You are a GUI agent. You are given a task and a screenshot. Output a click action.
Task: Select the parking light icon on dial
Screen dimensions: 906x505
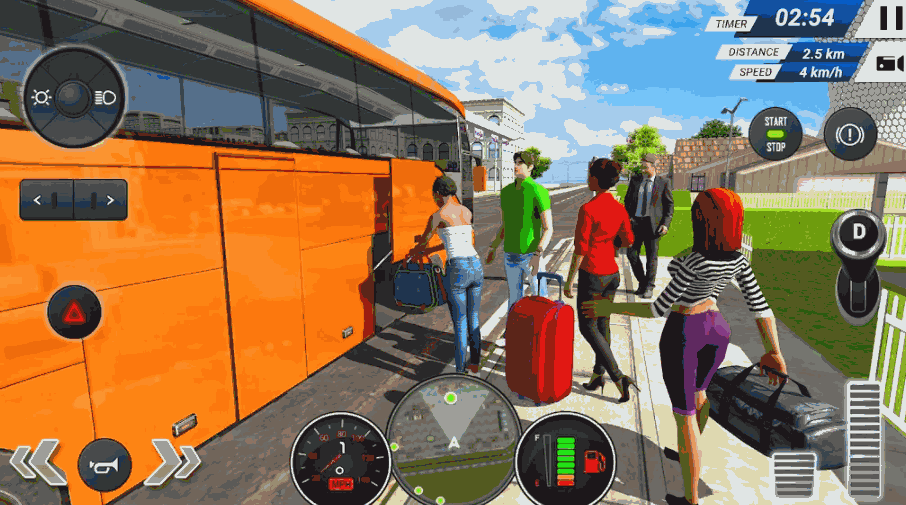click(x=41, y=97)
